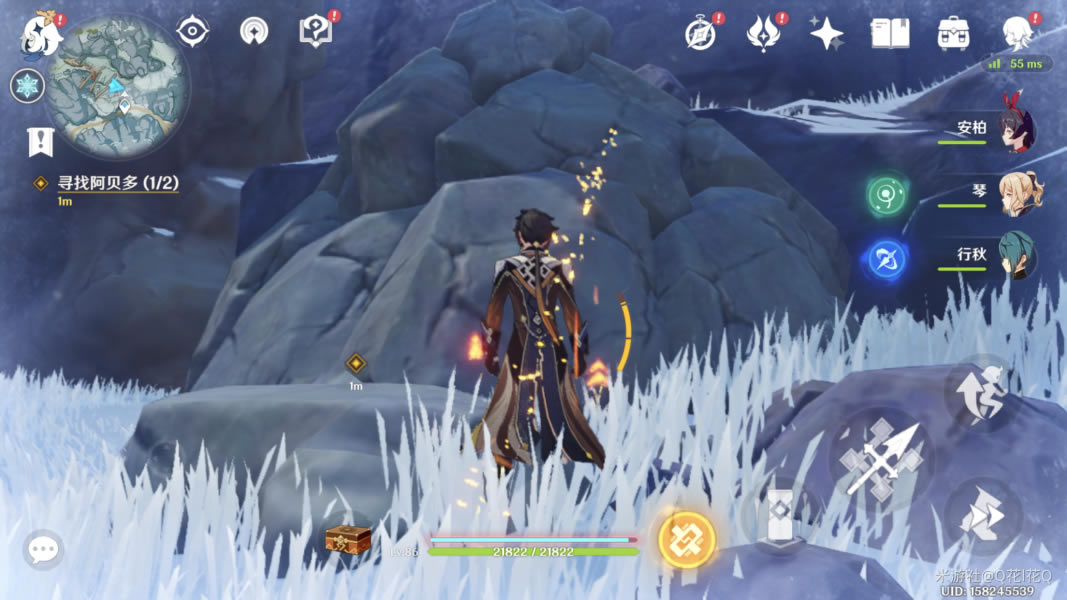Open the character screen icon
The image size is (1067, 600).
(1017, 32)
